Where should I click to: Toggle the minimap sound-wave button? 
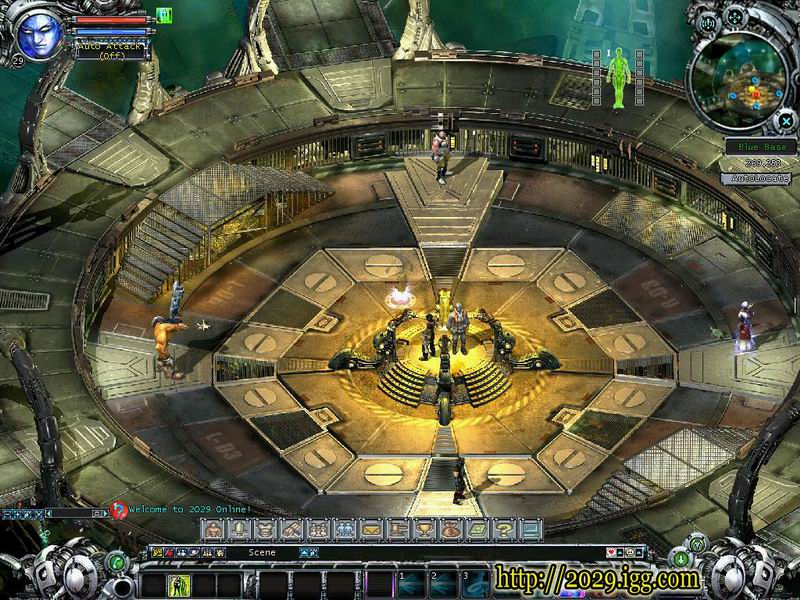click(708, 21)
